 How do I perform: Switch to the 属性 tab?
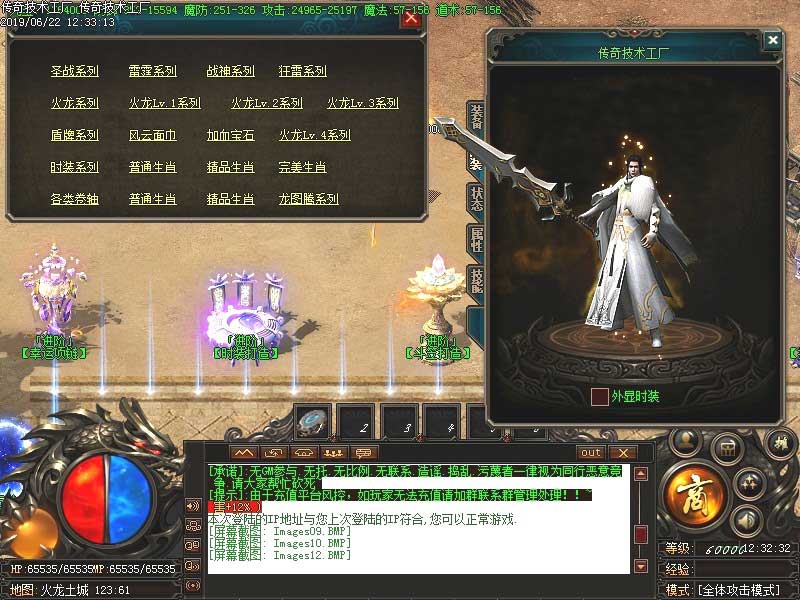click(477, 239)
